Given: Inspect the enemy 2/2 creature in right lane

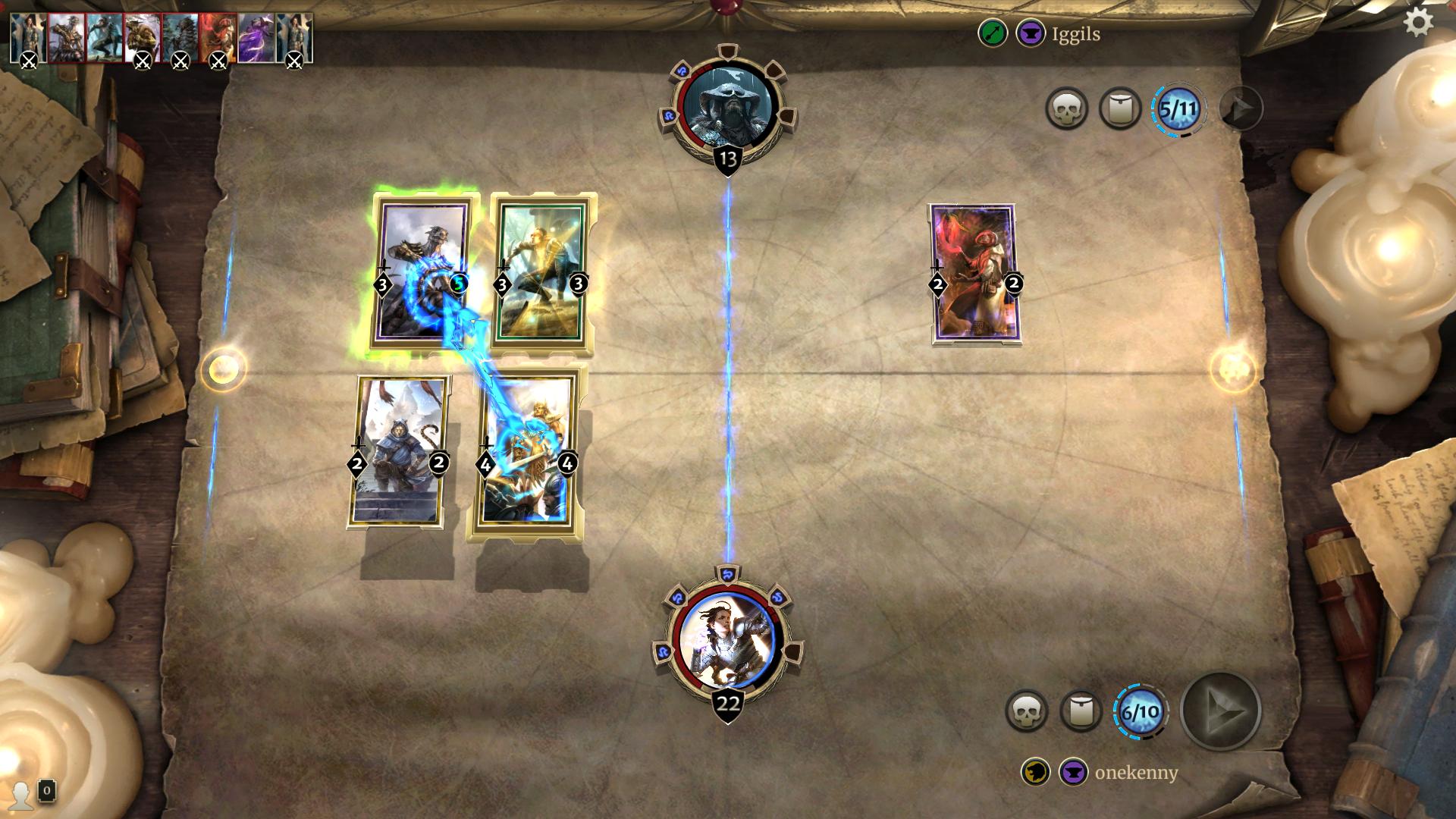Looking at the screenshot, I should pyautogui.click(x=974, y=273).
